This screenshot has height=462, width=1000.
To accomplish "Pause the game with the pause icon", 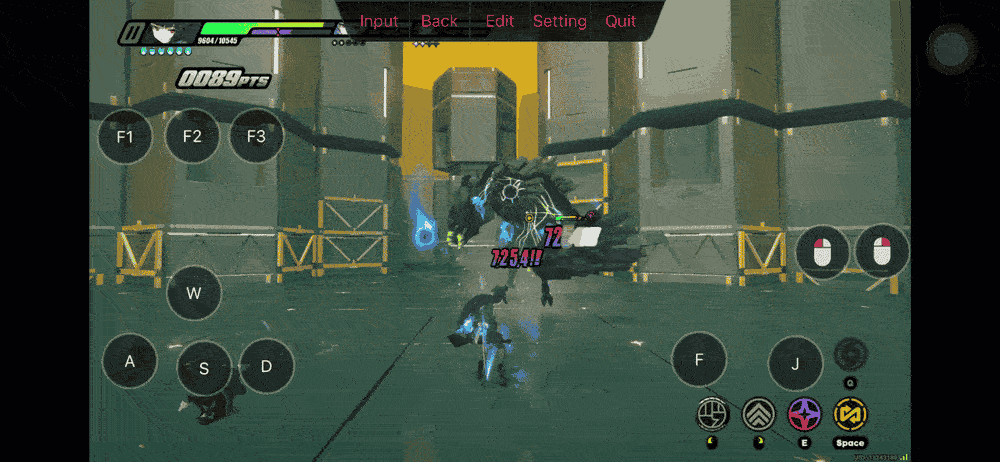I will pos(130,33).
